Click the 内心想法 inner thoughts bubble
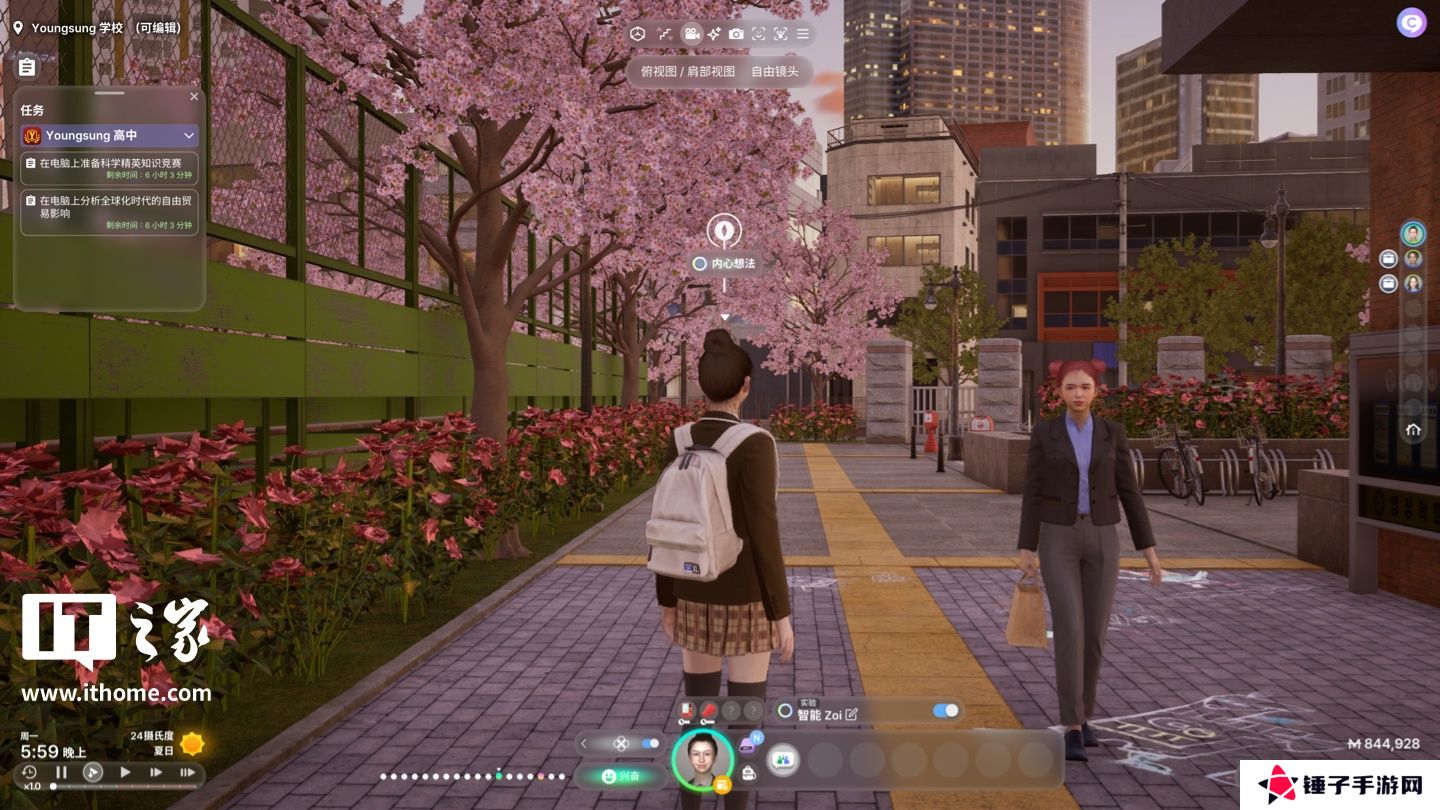This screenshot has width=1440, height=810. [x=725, y=263]
